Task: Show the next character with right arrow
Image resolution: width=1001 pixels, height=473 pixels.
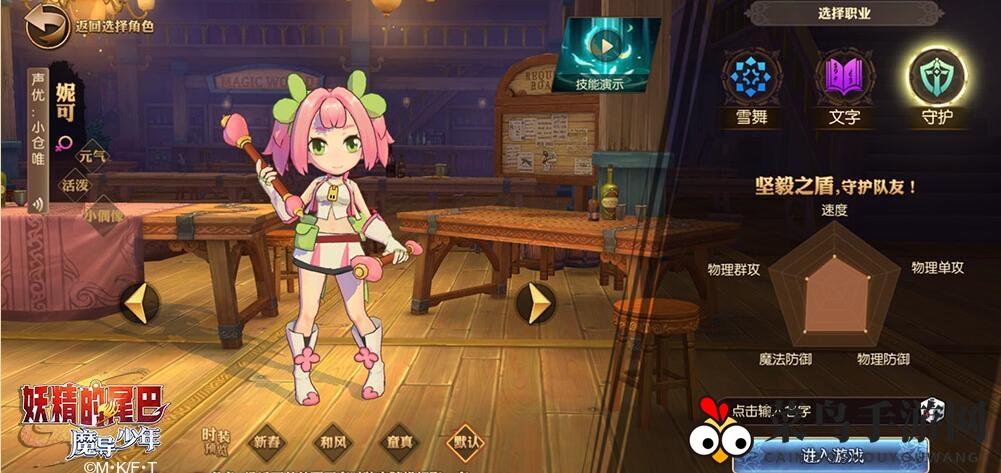Action: click(x=537, y=302)
